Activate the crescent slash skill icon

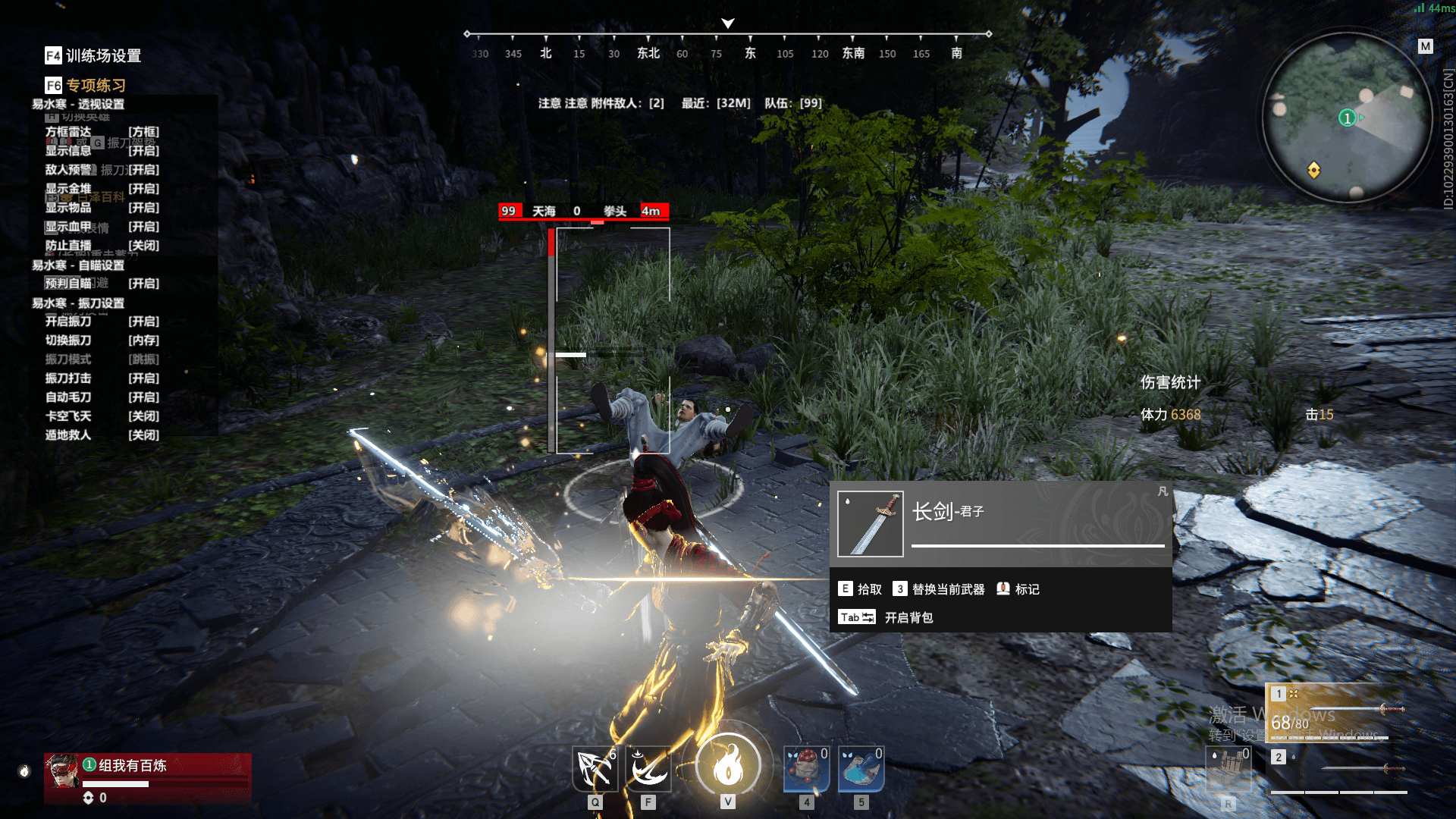pyautogui.click(x=648, y=770)
